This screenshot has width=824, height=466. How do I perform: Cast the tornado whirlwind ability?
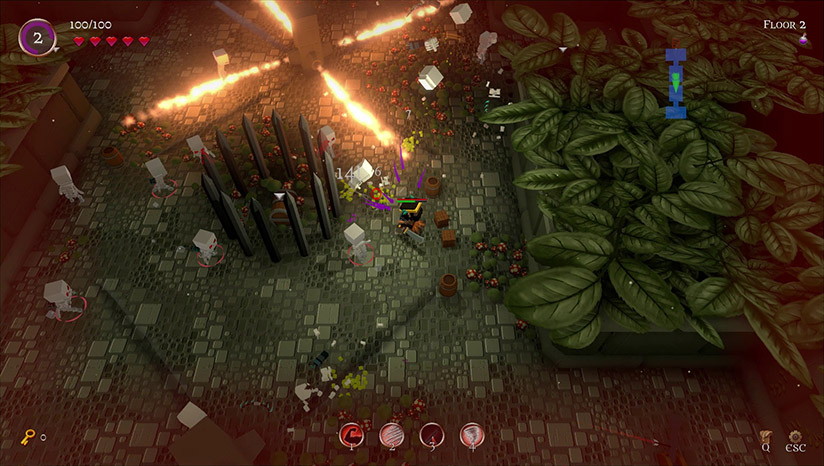click(470, 434)
